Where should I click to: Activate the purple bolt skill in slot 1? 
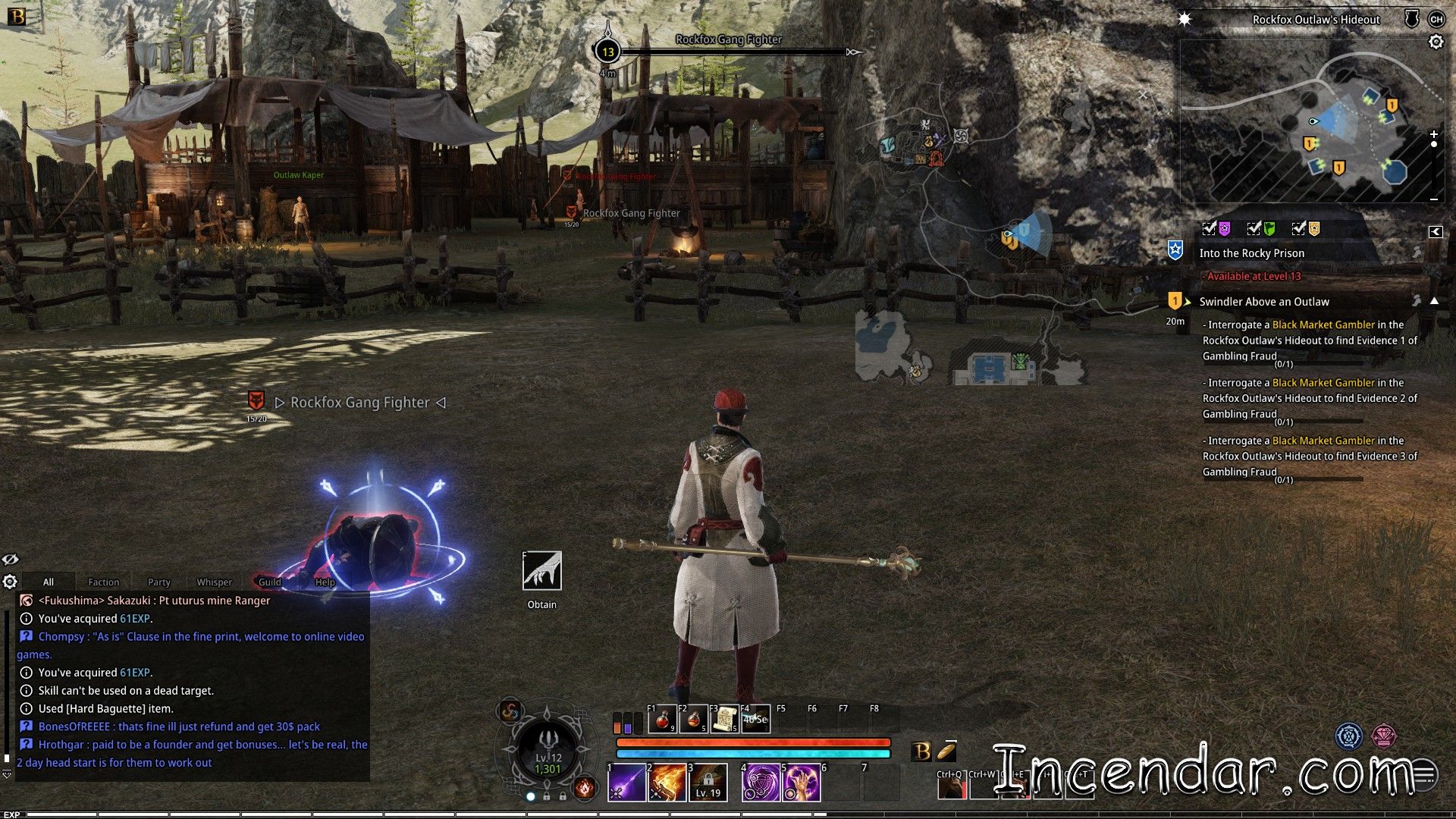coord(626,783)
